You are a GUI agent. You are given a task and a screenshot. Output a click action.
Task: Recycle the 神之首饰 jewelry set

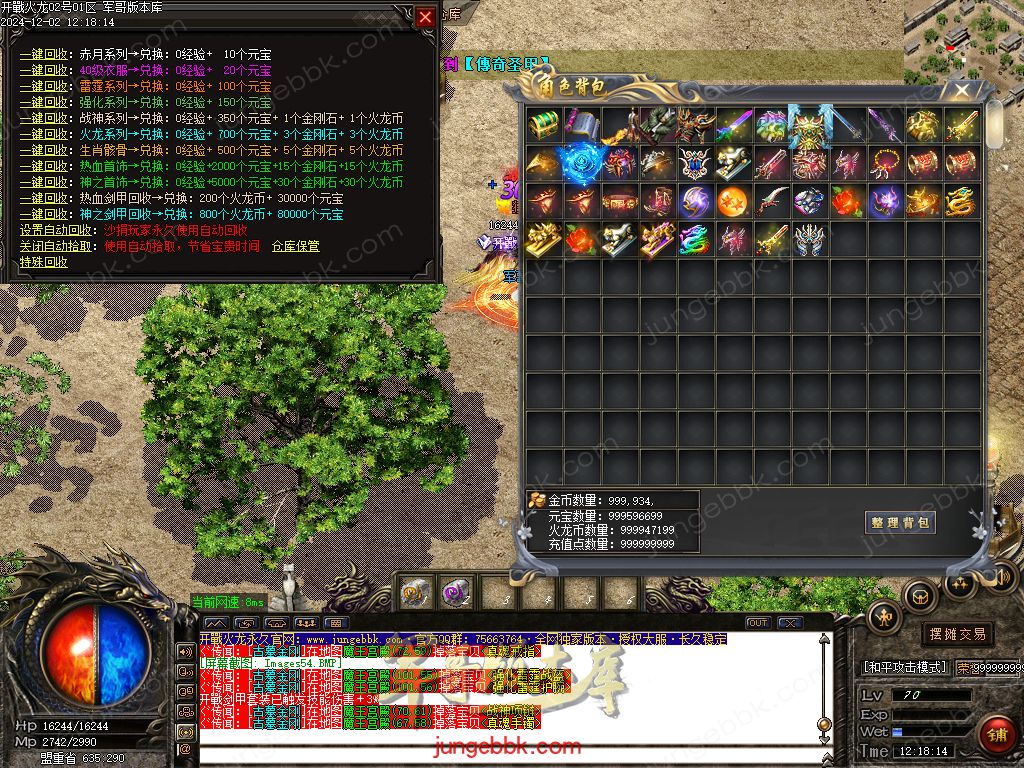(x=44, y=182)
